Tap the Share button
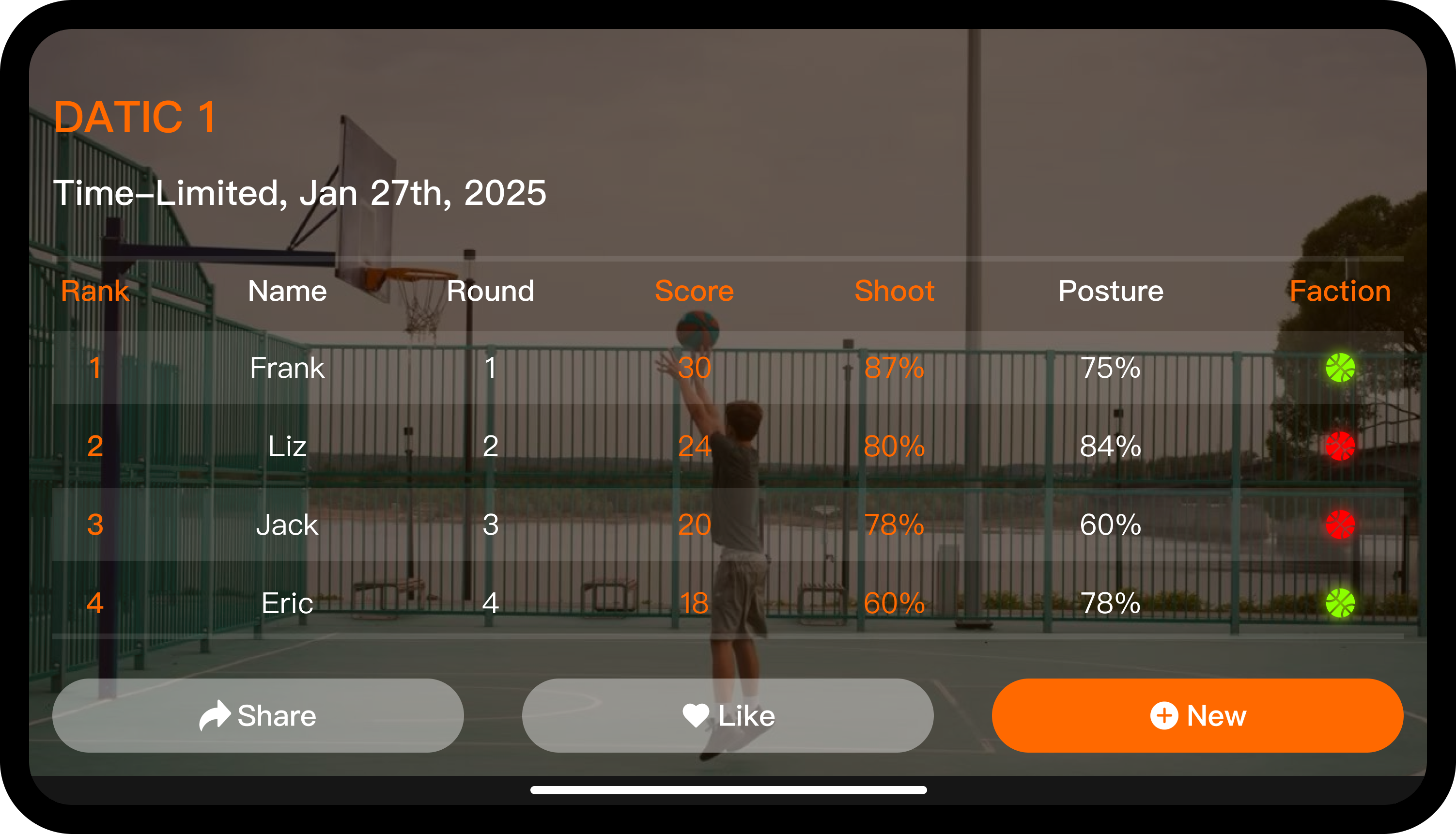 258,715
